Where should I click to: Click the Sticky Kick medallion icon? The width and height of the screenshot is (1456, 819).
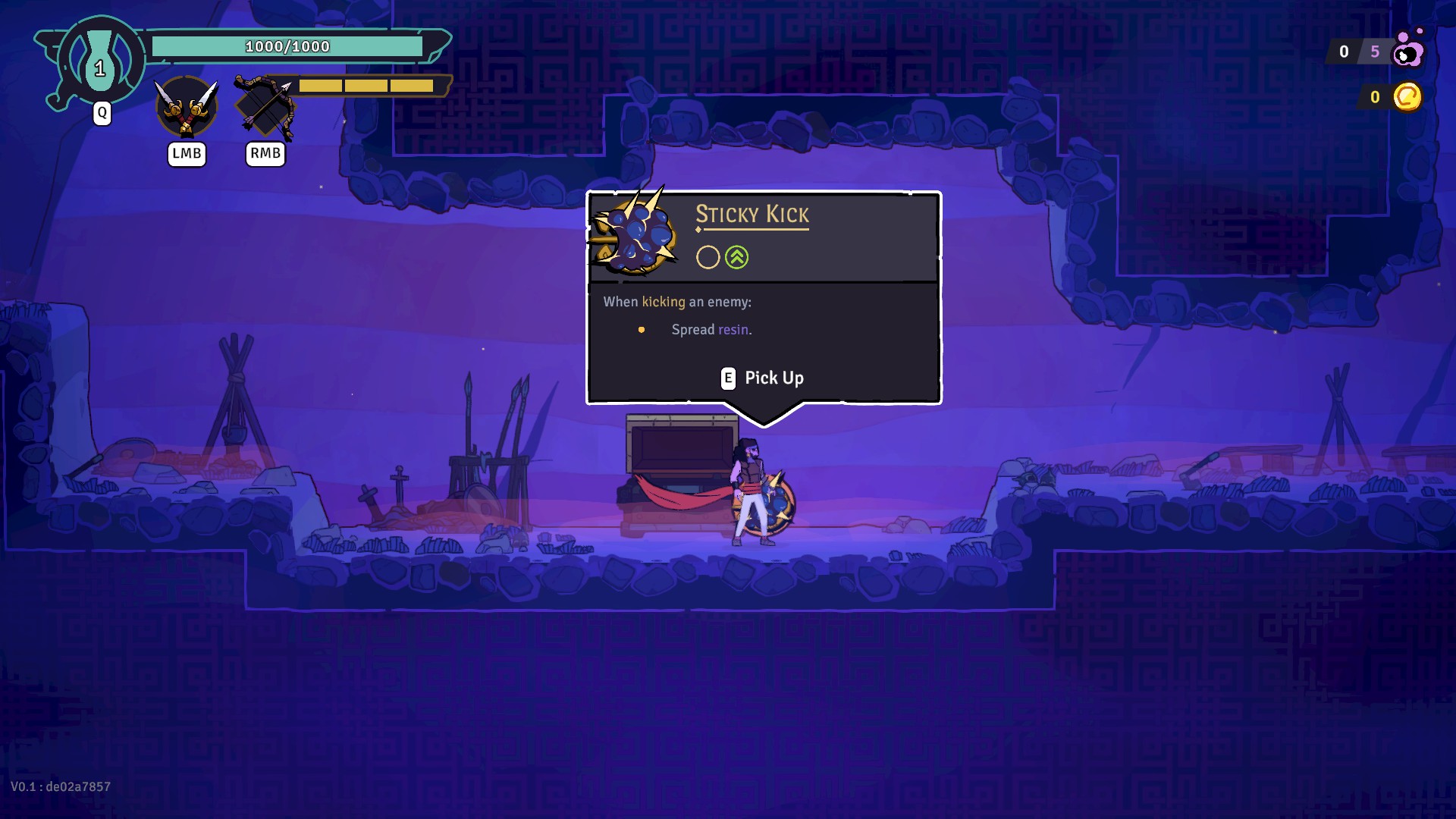pyautogui.click(x=635, y=232)
